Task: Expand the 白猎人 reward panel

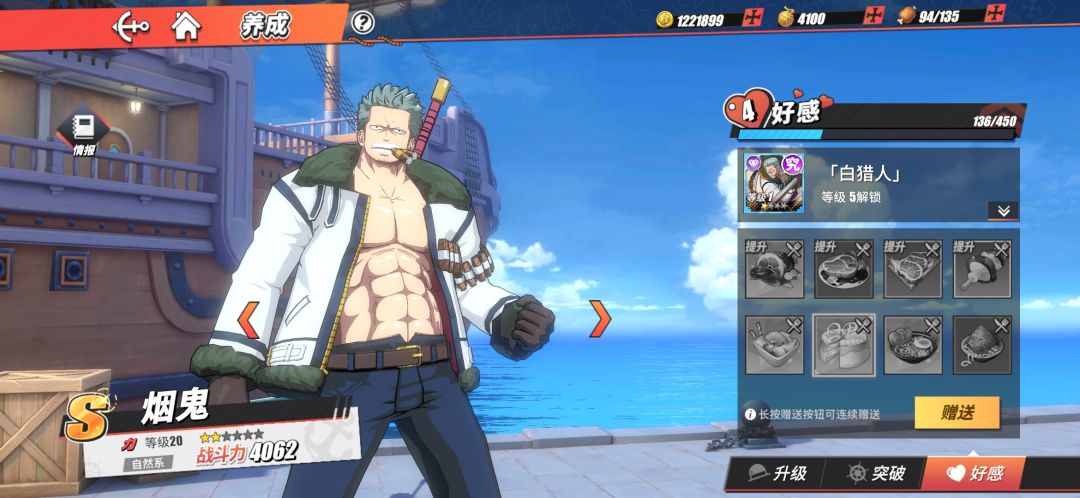Action: coord(1002,210)
